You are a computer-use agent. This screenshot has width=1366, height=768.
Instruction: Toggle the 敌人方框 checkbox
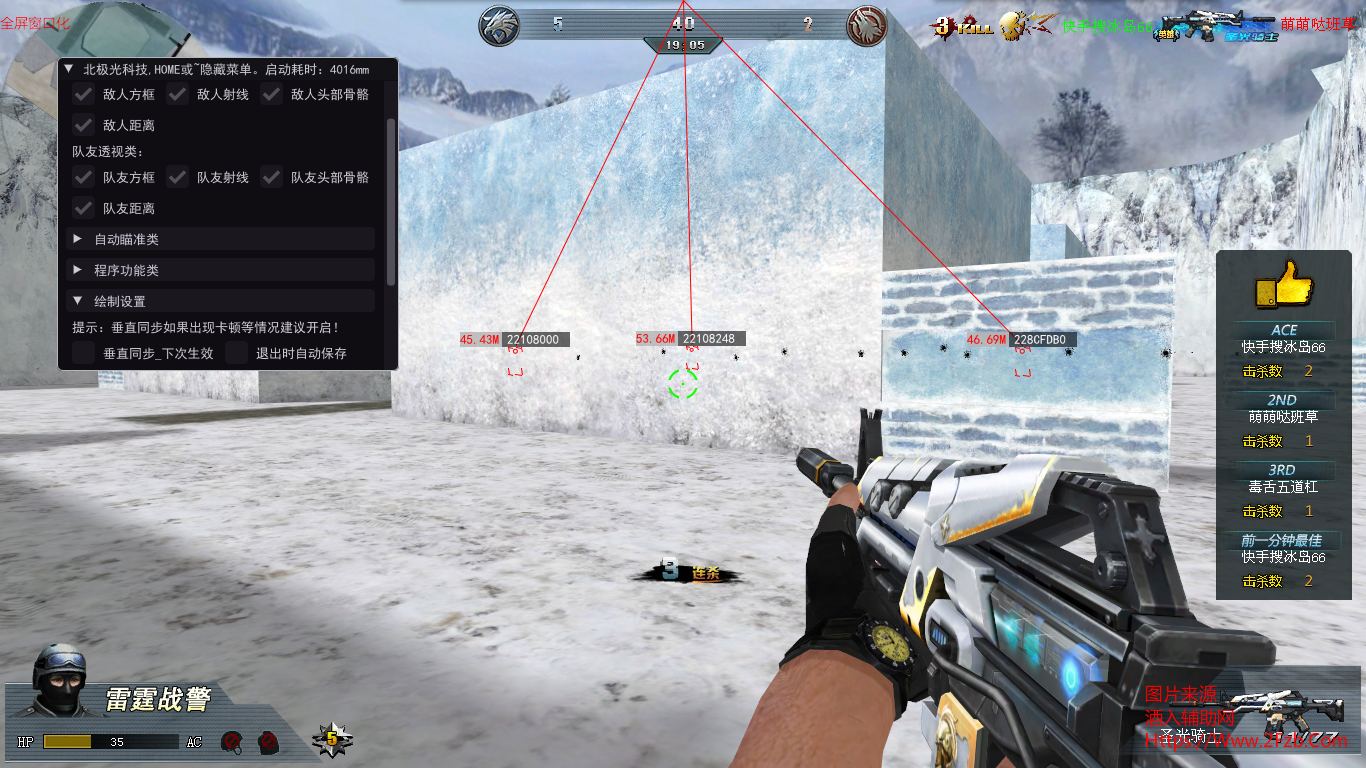(x=84, y=95)
